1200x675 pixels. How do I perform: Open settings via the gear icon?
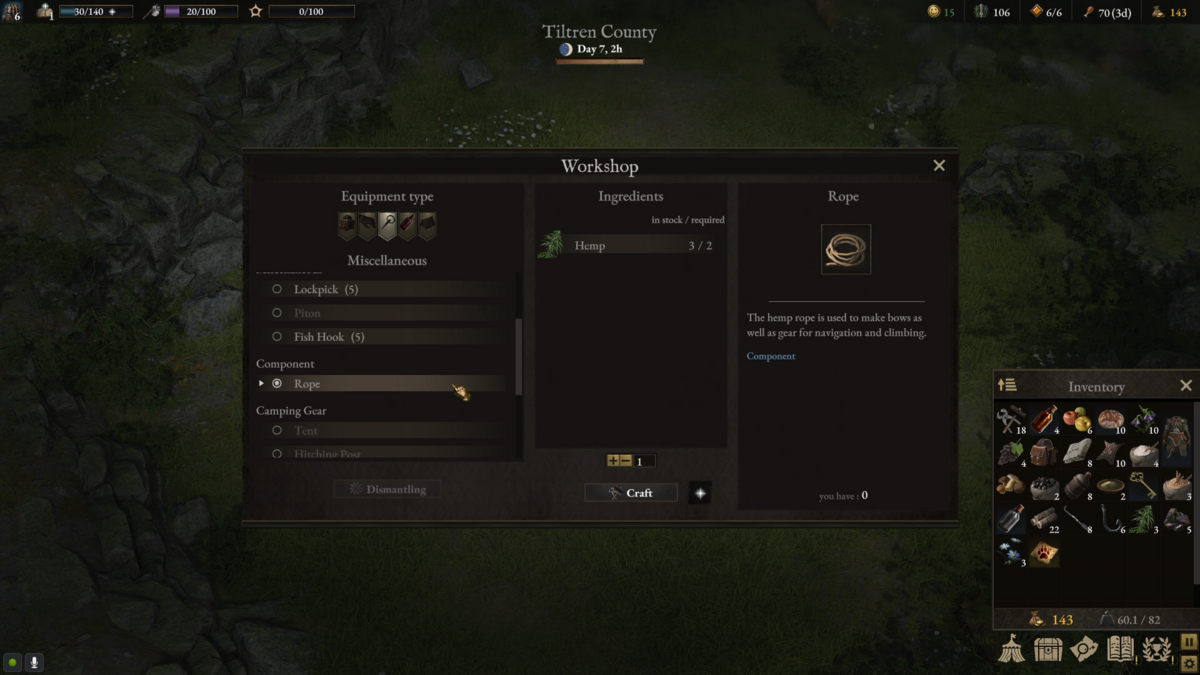click(x=1188, y=663)
